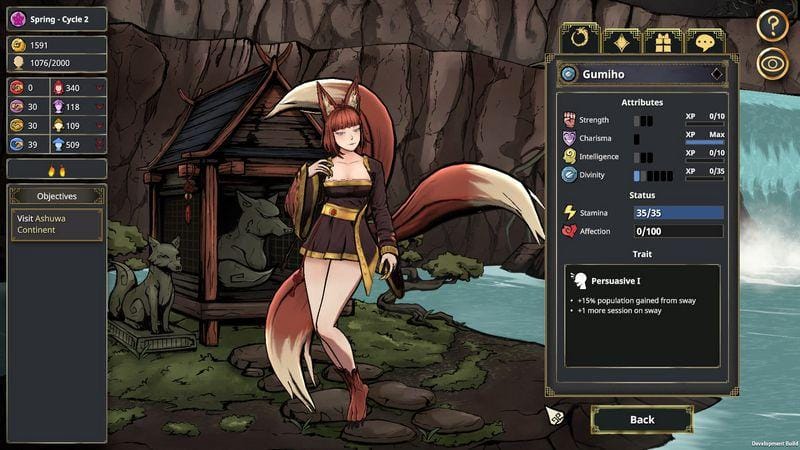Select the Visit Ashuwa Continent objective
800x450 pixels.
click(x=57, y=223)
